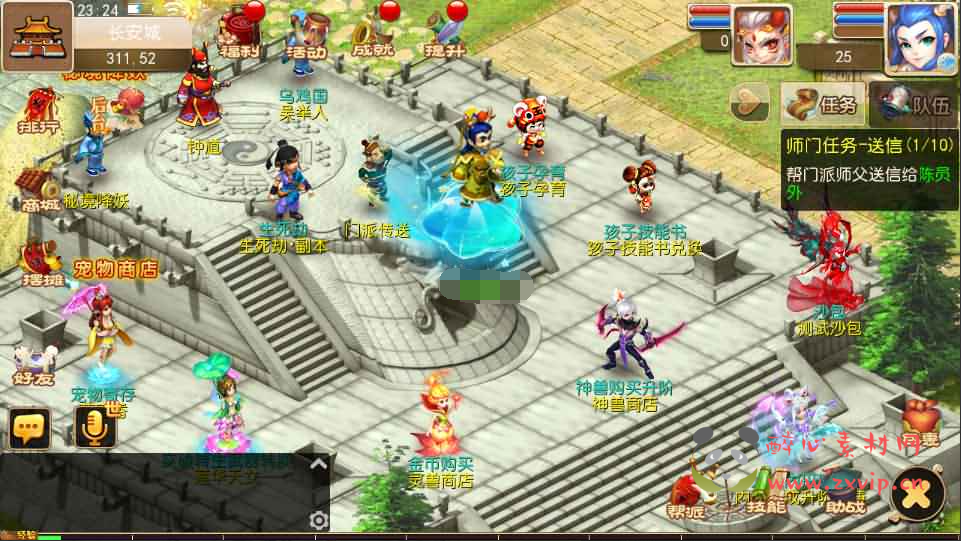961x541 pixels.
Task: Switch to the 任务 quest tab
Action: tap(823, 103)
